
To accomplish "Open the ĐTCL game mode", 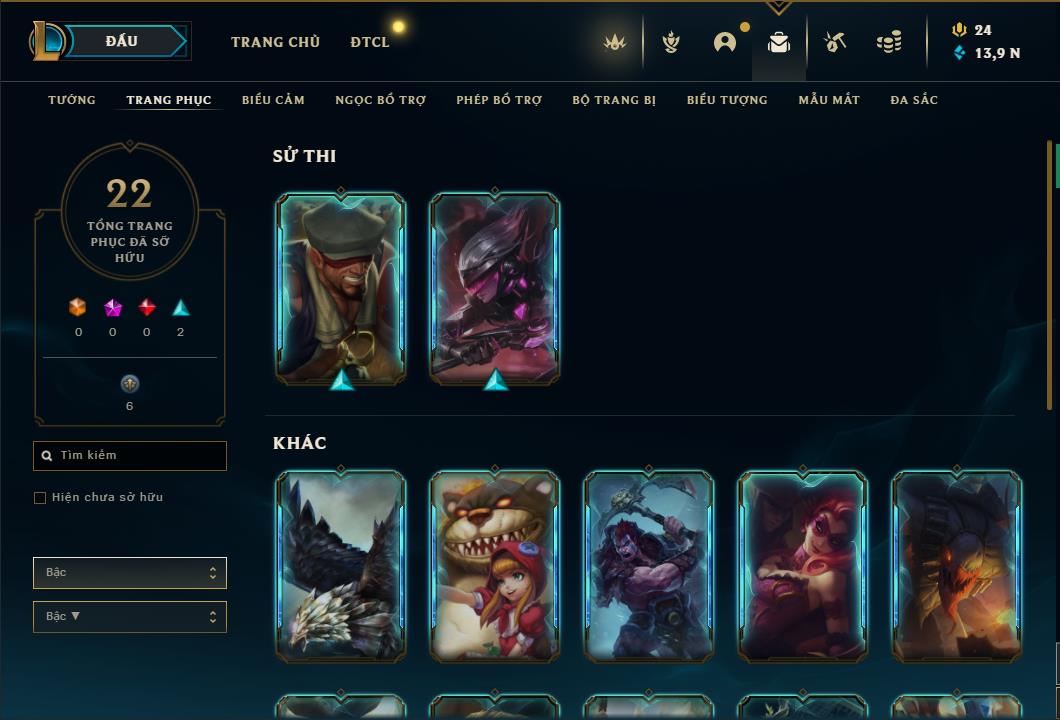I will [370, 42].
